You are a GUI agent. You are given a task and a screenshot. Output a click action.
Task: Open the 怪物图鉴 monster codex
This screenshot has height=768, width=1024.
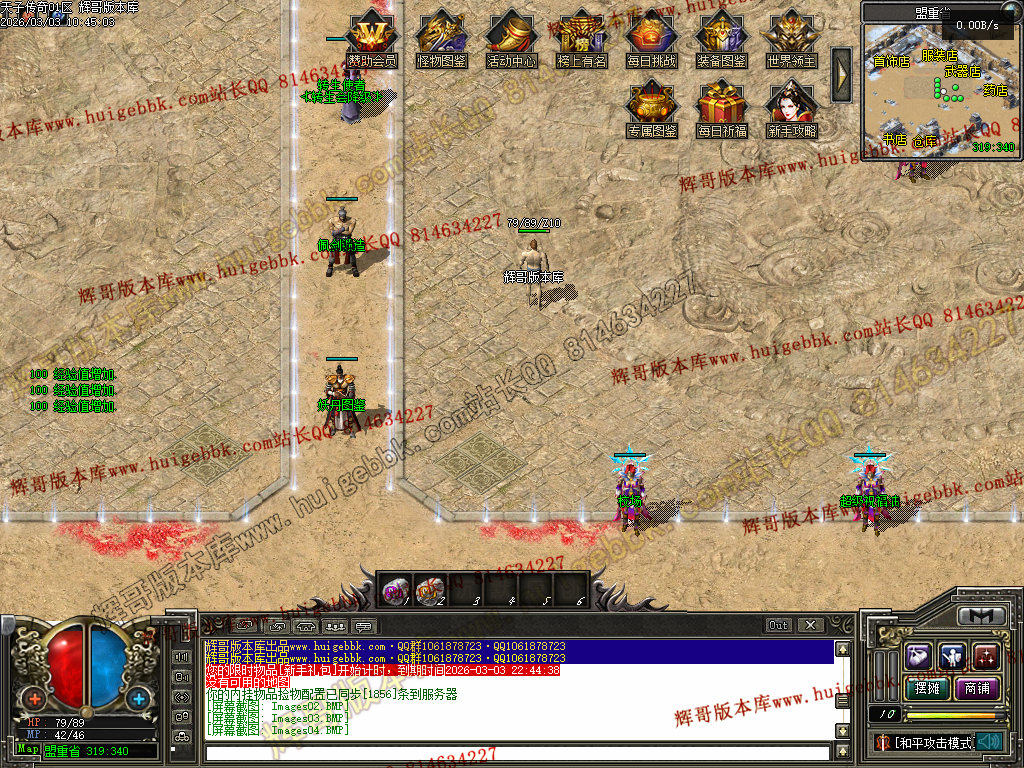441,35
